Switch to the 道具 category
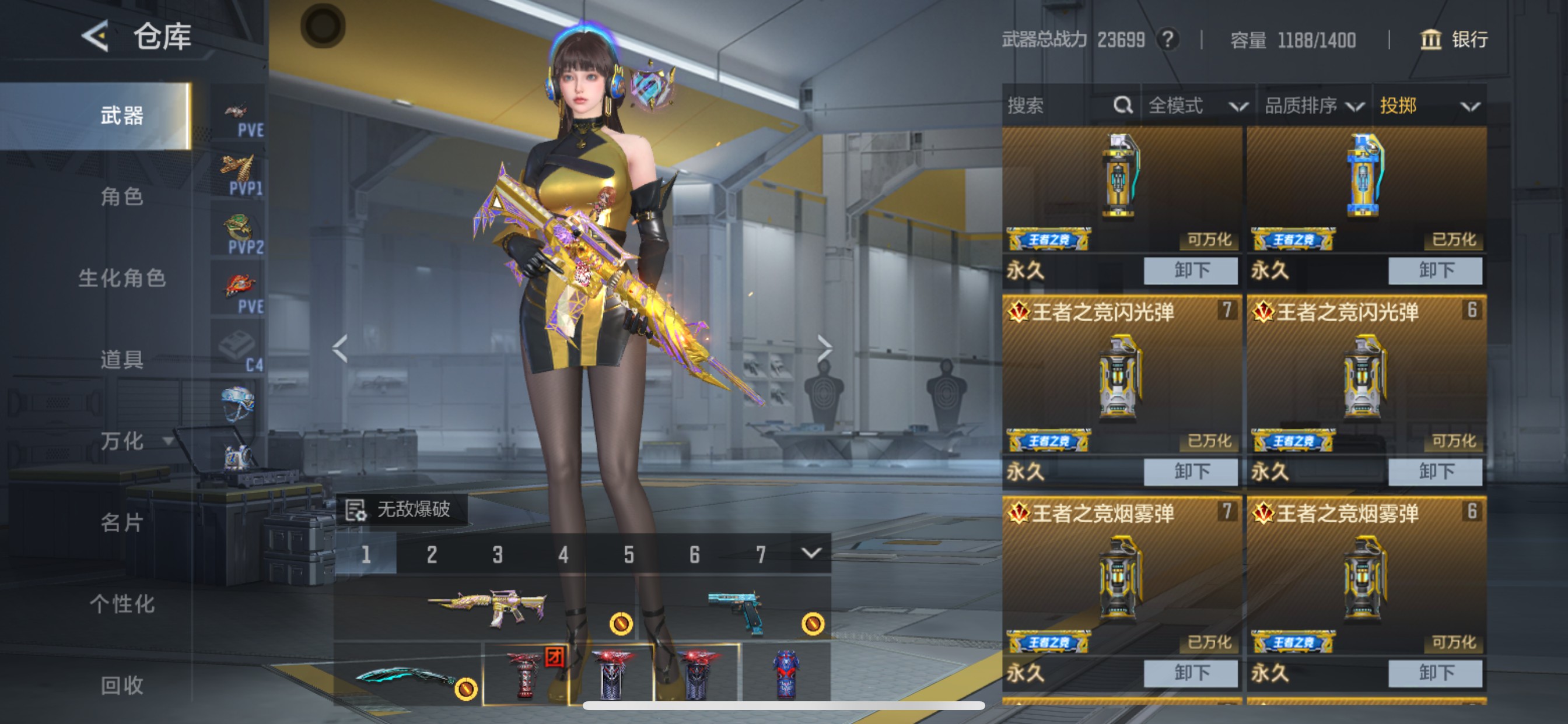1568x724 pixels. click(122, 360)
